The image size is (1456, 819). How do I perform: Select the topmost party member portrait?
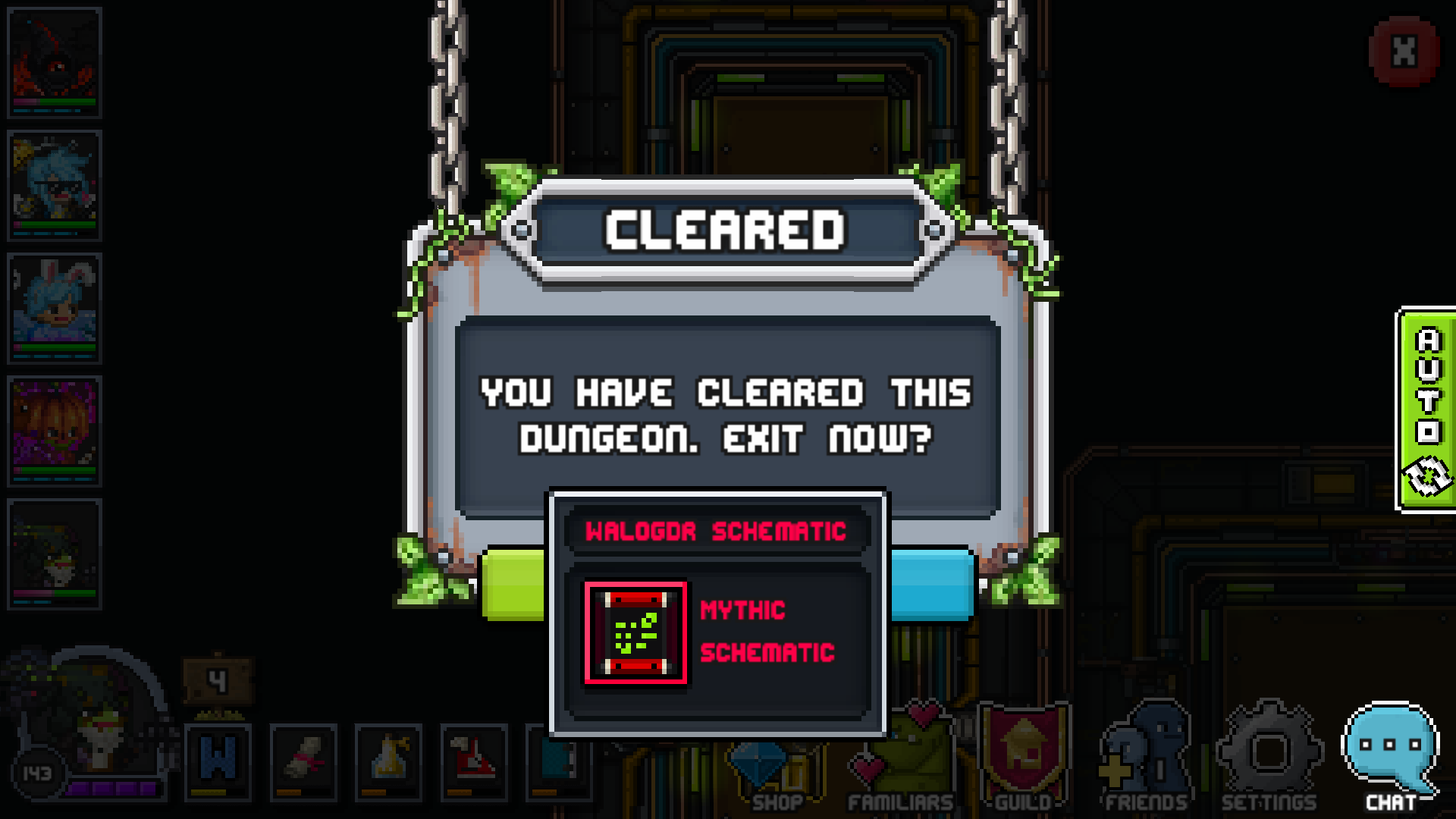coord(54,61)
